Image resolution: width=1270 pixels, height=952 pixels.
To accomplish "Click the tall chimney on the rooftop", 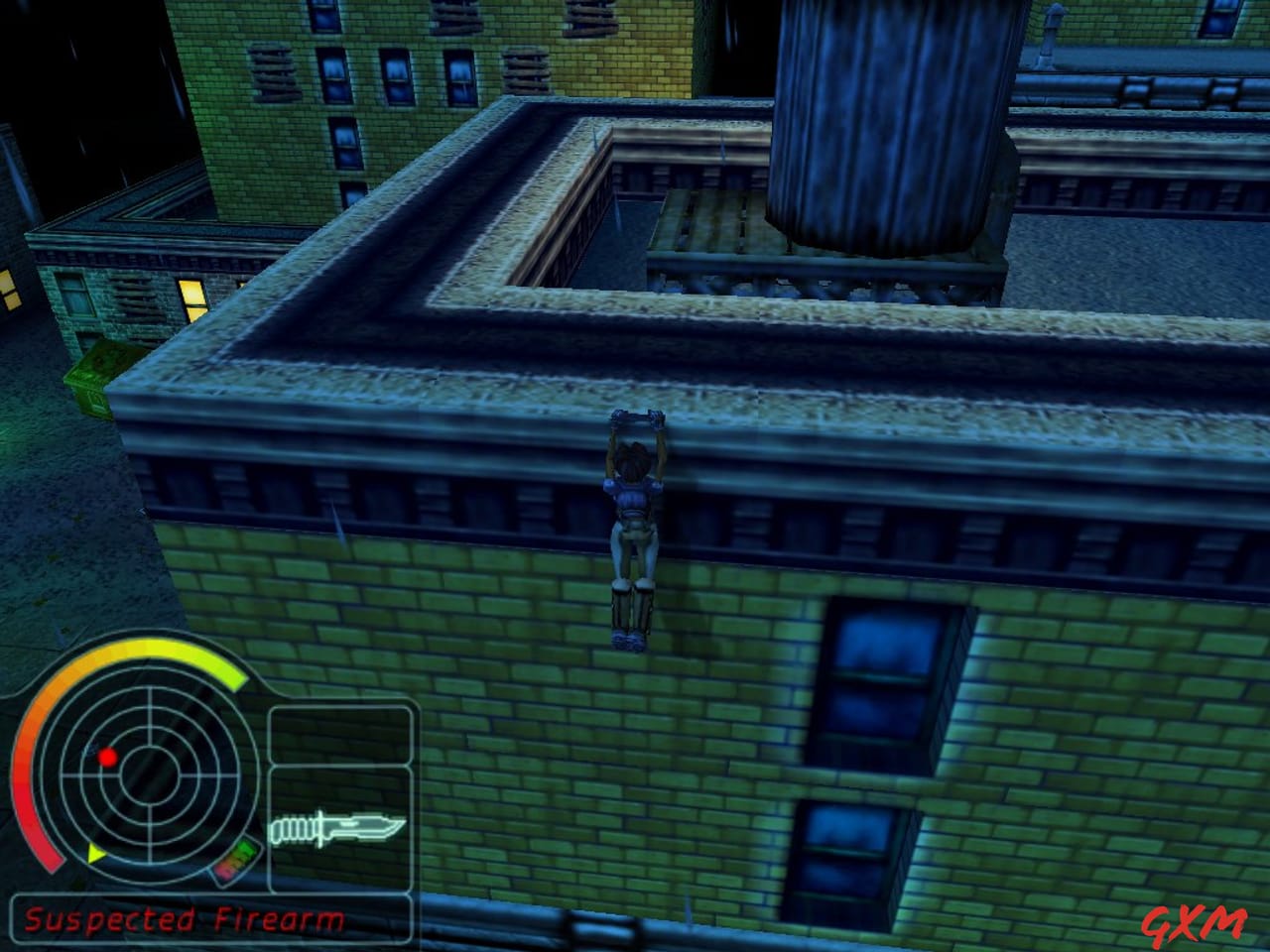I will (x=873, y=119).
